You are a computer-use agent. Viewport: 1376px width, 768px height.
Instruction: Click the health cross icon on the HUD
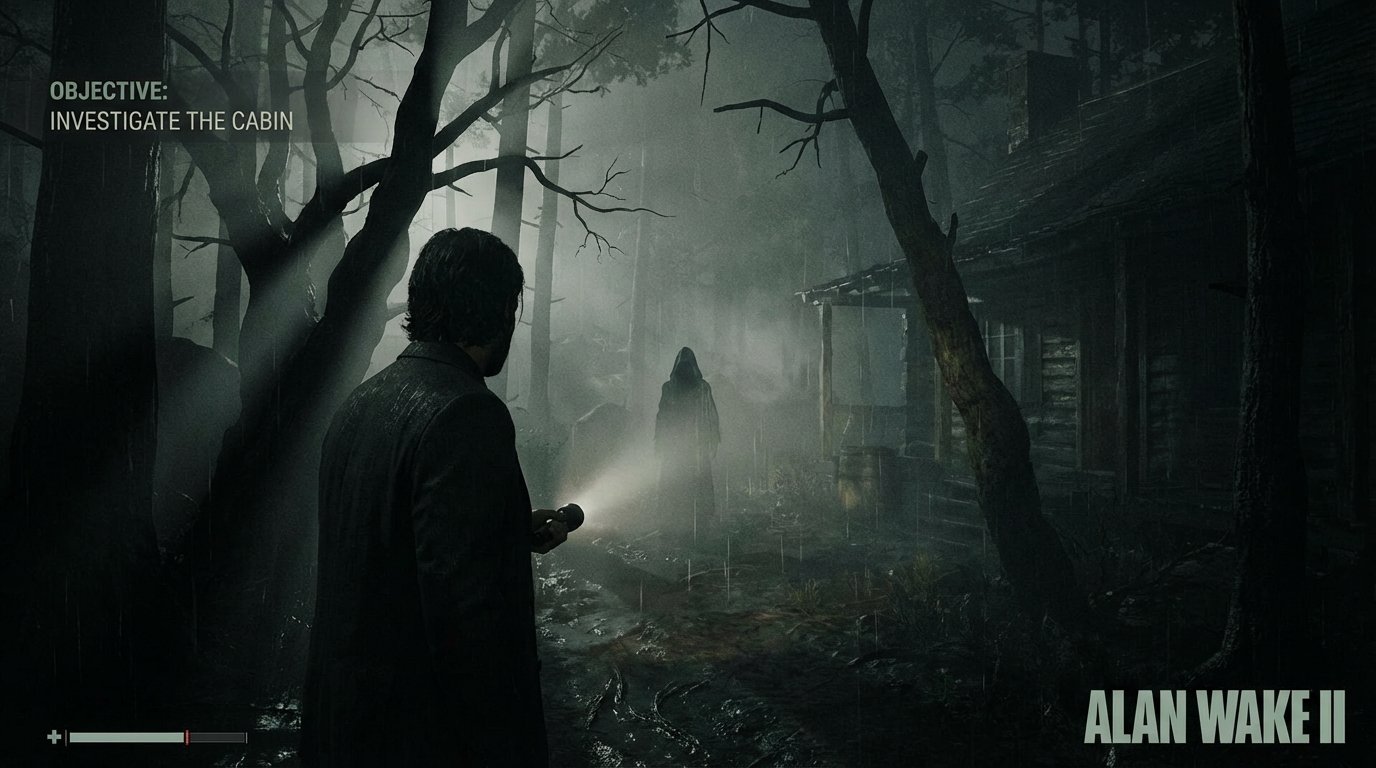click(x=54, y=737)
